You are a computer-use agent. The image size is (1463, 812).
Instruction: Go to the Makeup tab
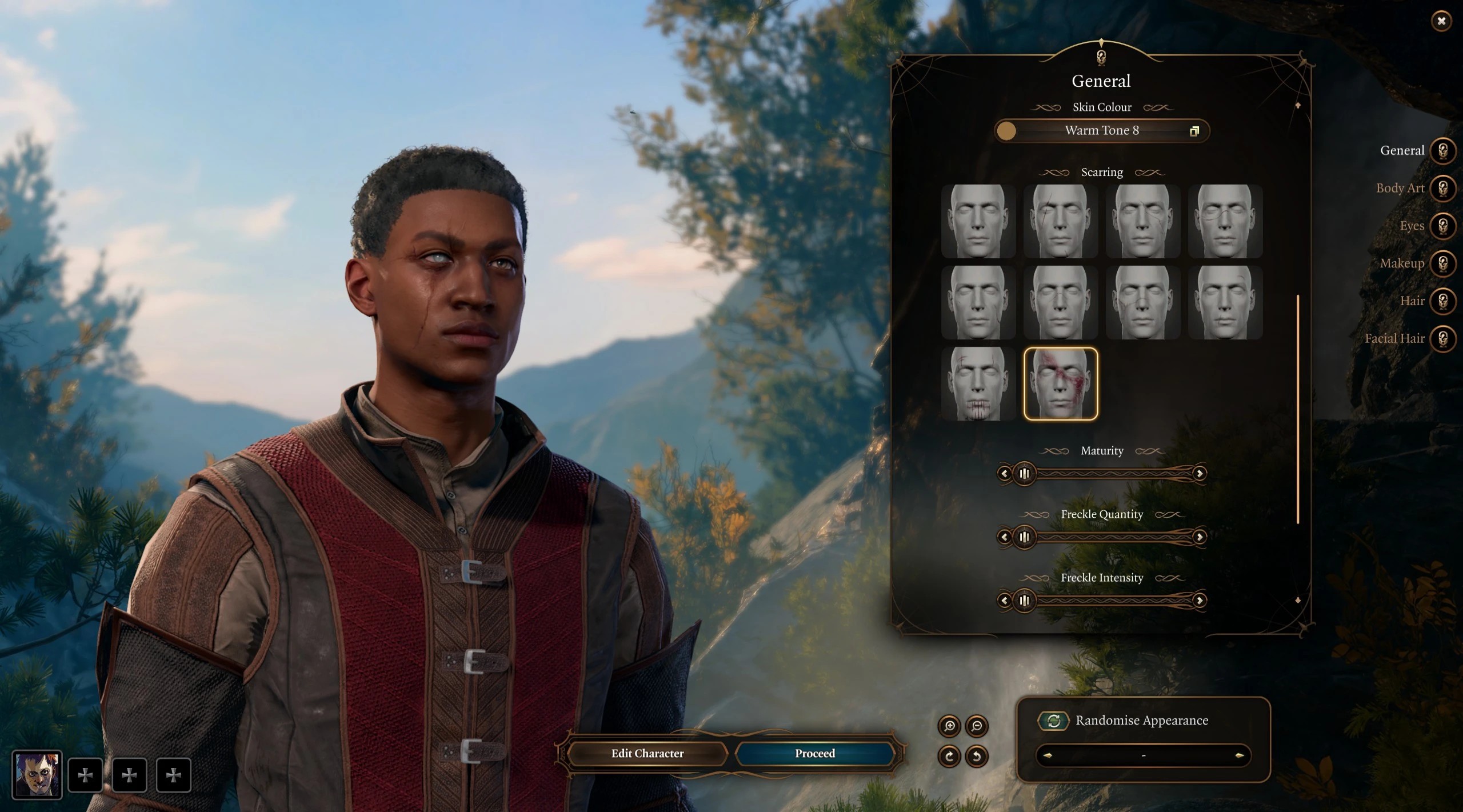point(1442,263)
